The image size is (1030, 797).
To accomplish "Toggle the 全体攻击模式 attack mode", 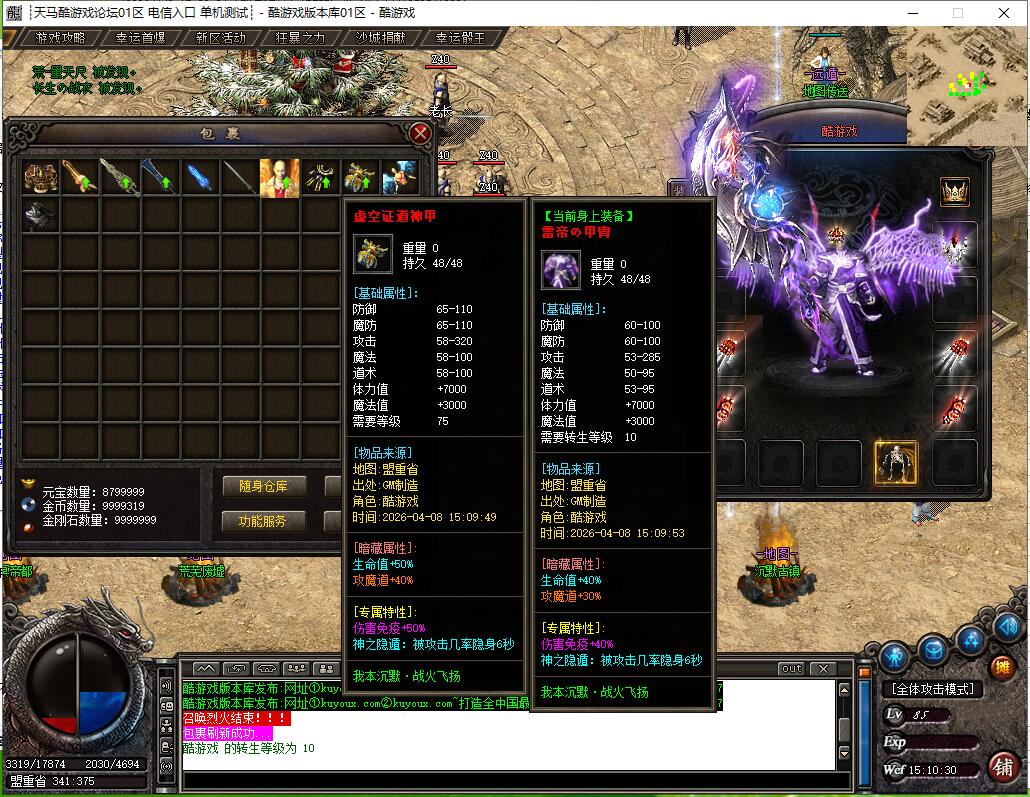I will (x=933, y=689).
